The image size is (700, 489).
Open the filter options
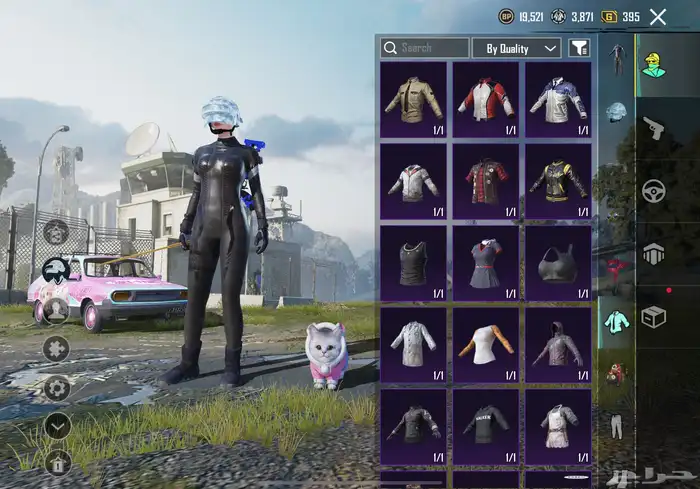579,48
